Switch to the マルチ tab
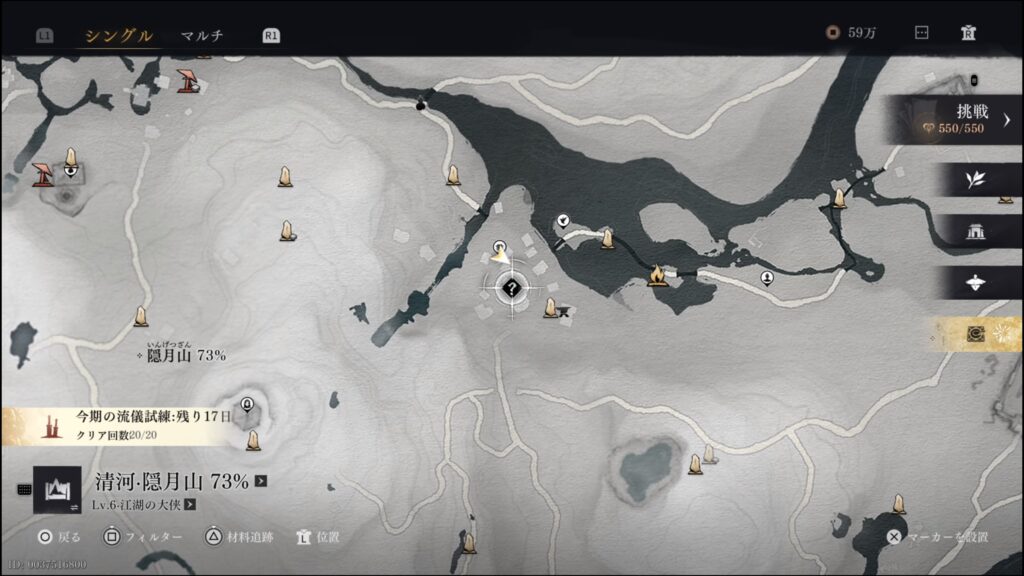Viewport: 1024px width, 576px height. [202, 36]
